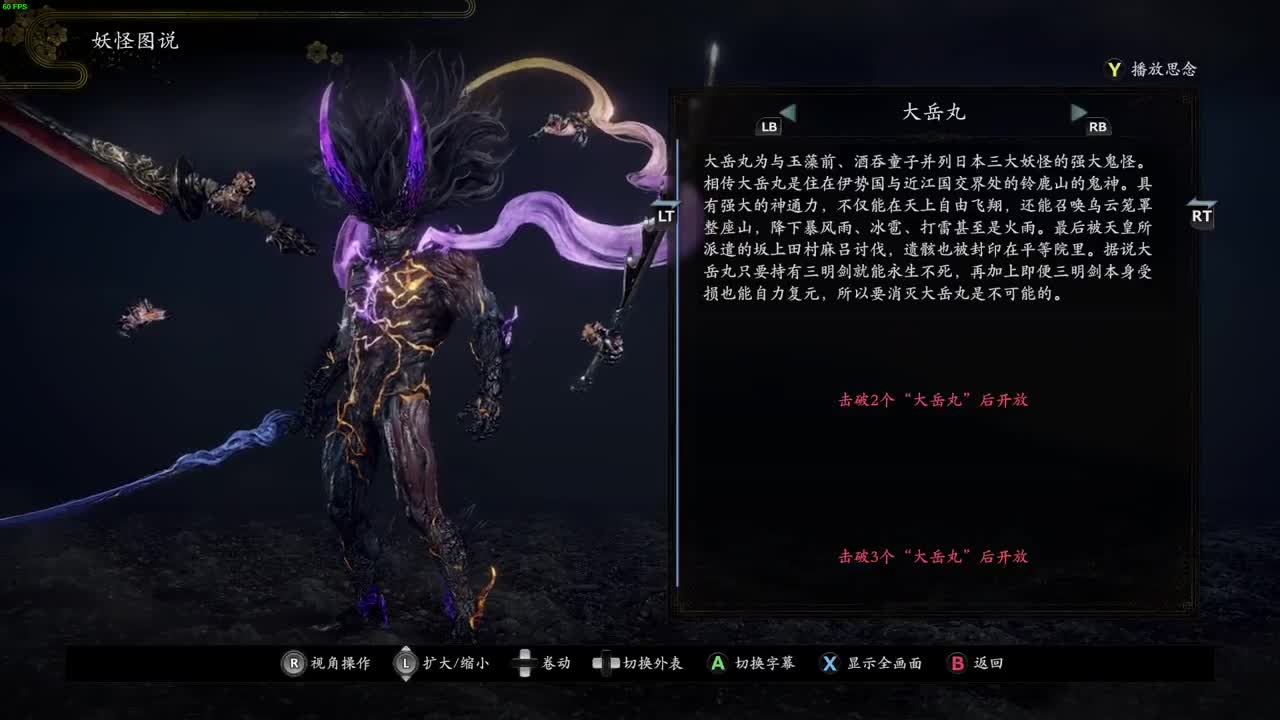Image resolution: width=1280 pixels, height=720 pixels.
Task: Click the B button return icon
Action: (956, 662)
